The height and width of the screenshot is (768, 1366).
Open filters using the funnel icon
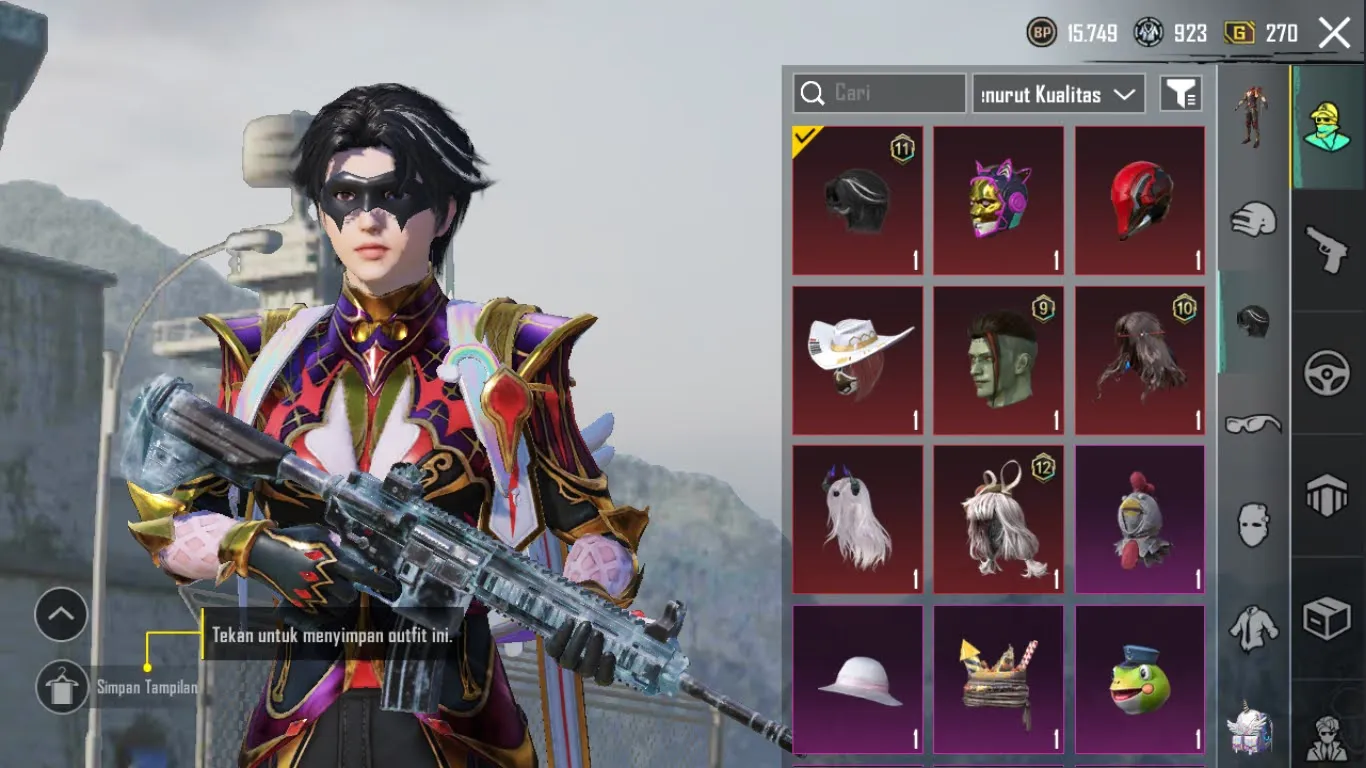(1182, 93)
